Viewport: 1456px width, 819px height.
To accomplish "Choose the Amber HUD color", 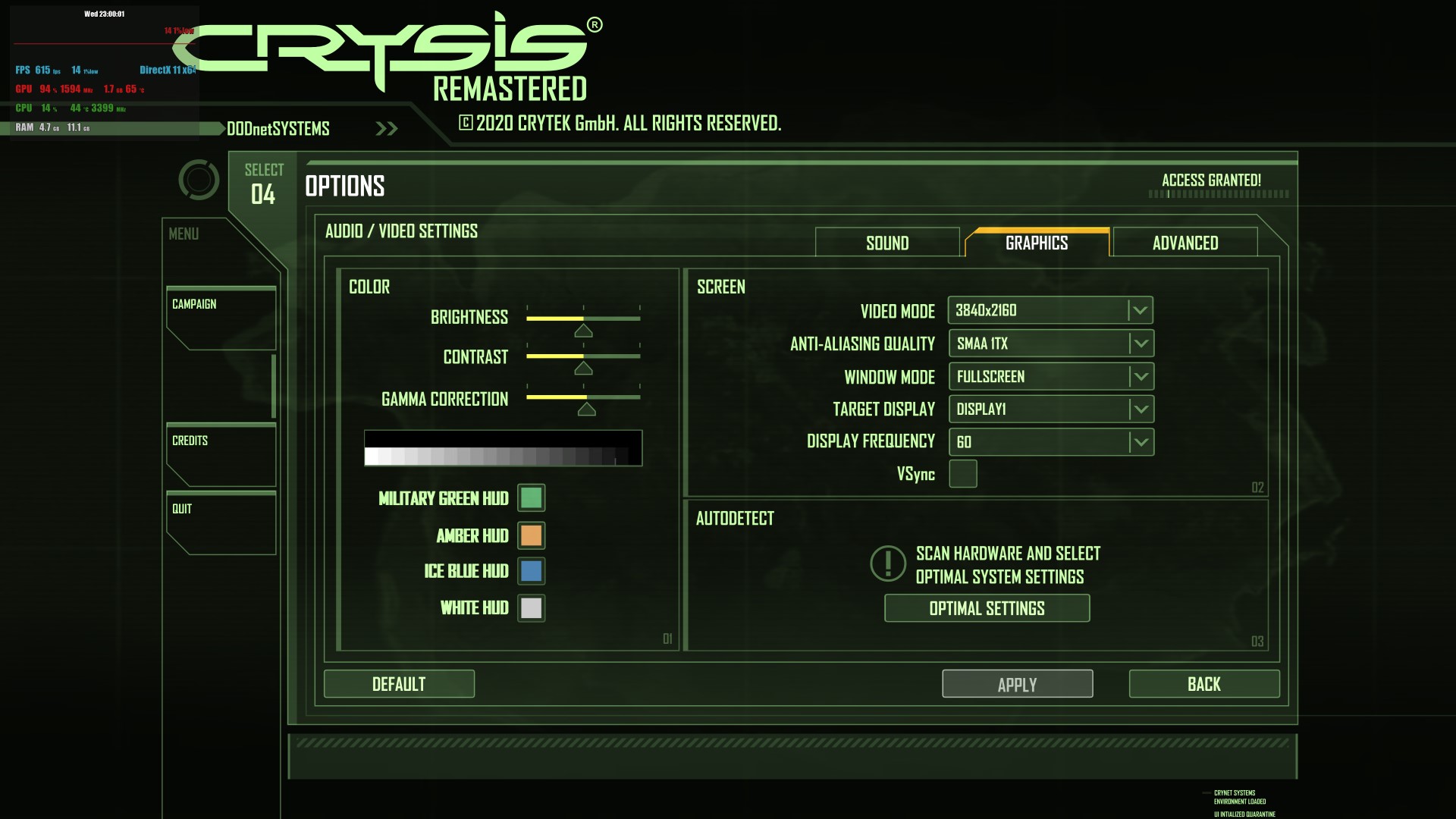I will tap(531, 535).
